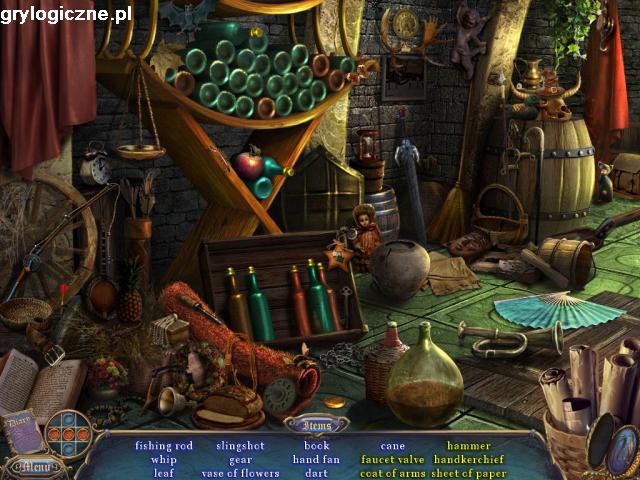Activate the round four-gem amulet
Image resolution: width=640 pixels, height=480 pixels.
pyautogui.click(x=69, y=434)
